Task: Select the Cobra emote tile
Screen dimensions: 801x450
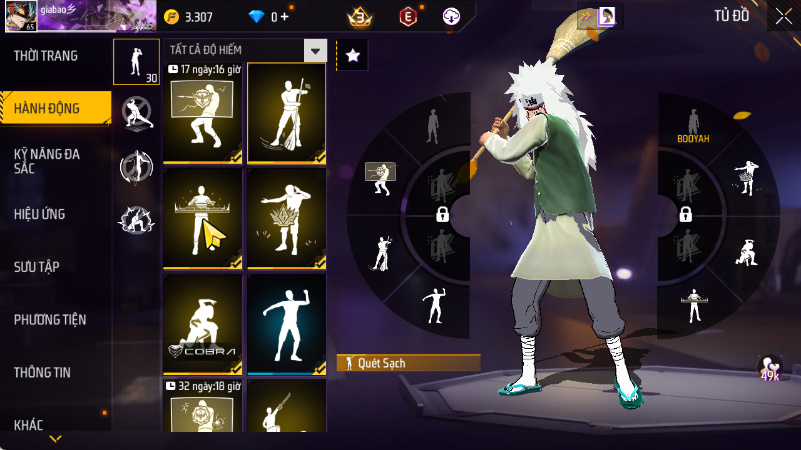Action: coord(202,323)
